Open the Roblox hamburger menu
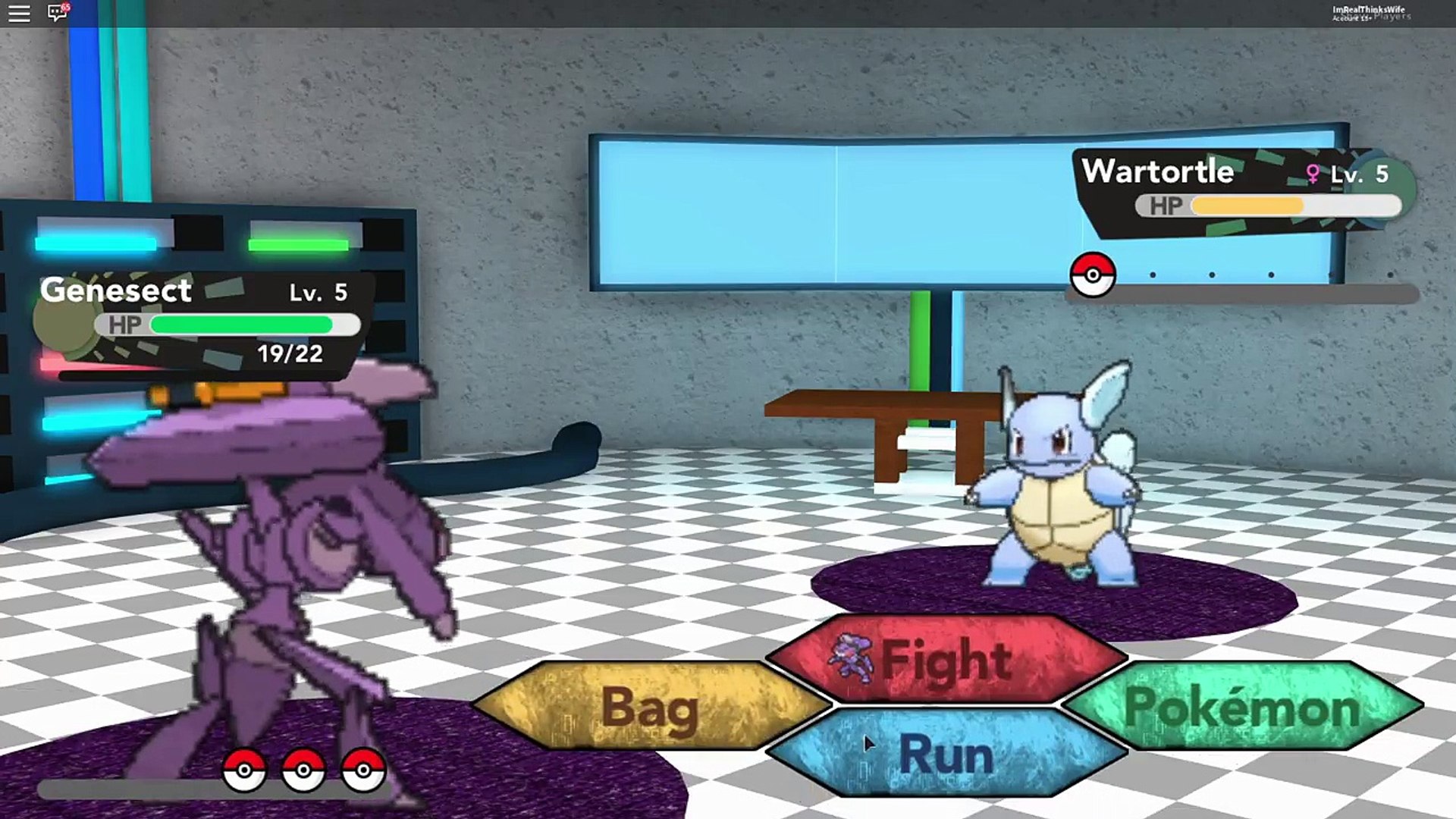Image resolution: width=1456 pixels, height=819 pixels. pos(19,14)
